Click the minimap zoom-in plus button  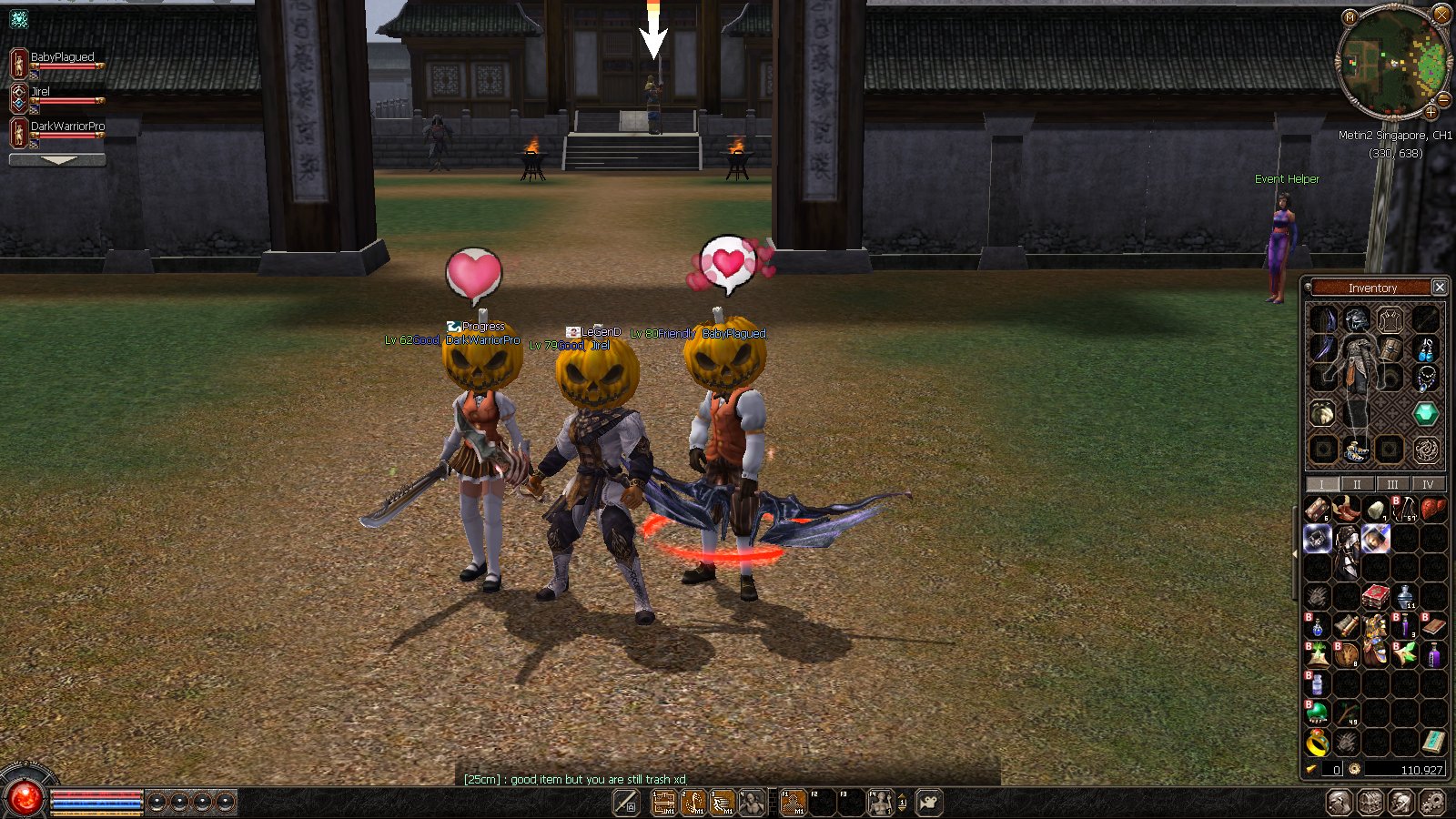pyautogui.click(x=1431, y=113)
